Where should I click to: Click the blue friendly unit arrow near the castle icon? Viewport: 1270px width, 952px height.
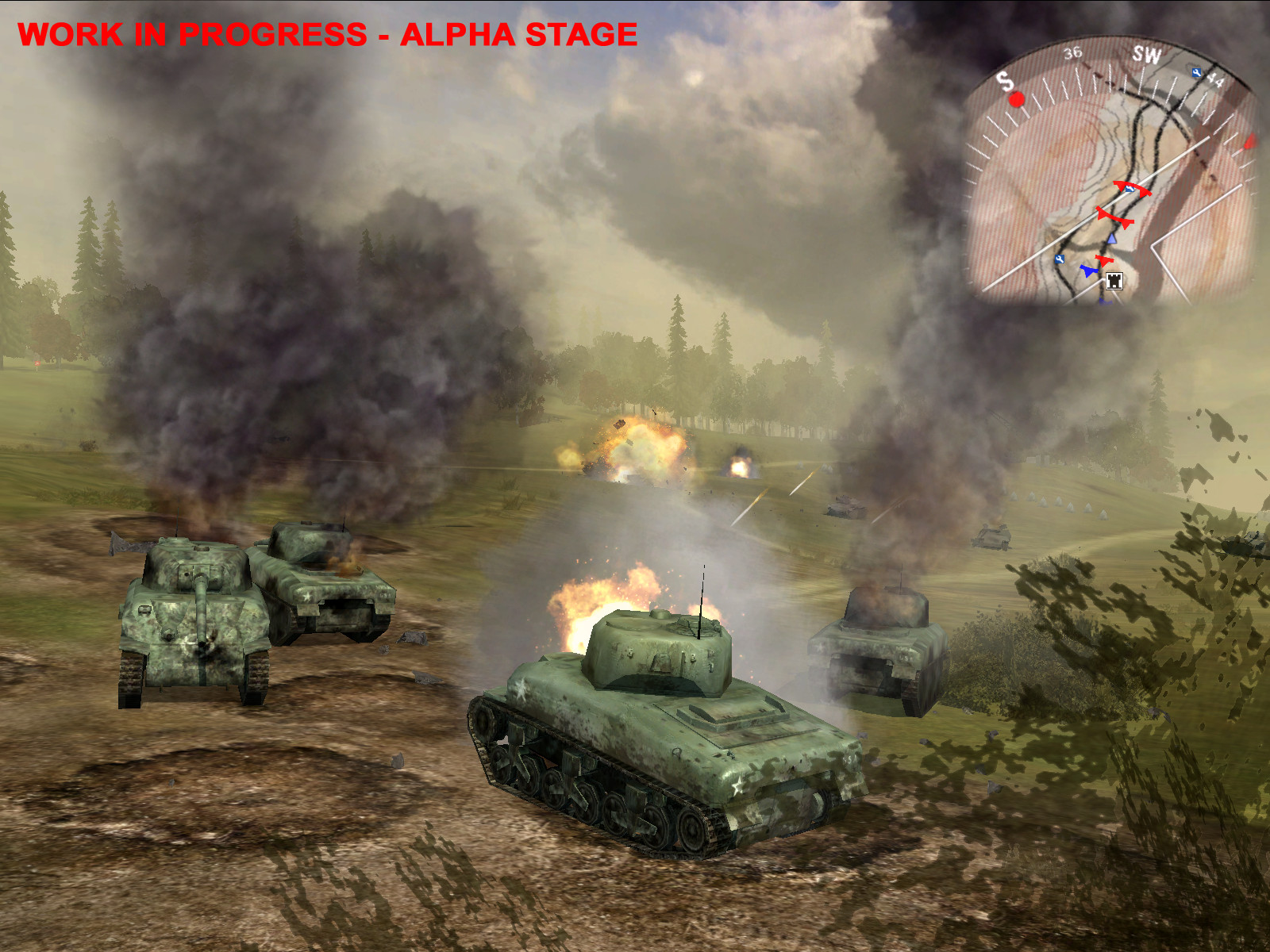click(x=1090, y=271)
